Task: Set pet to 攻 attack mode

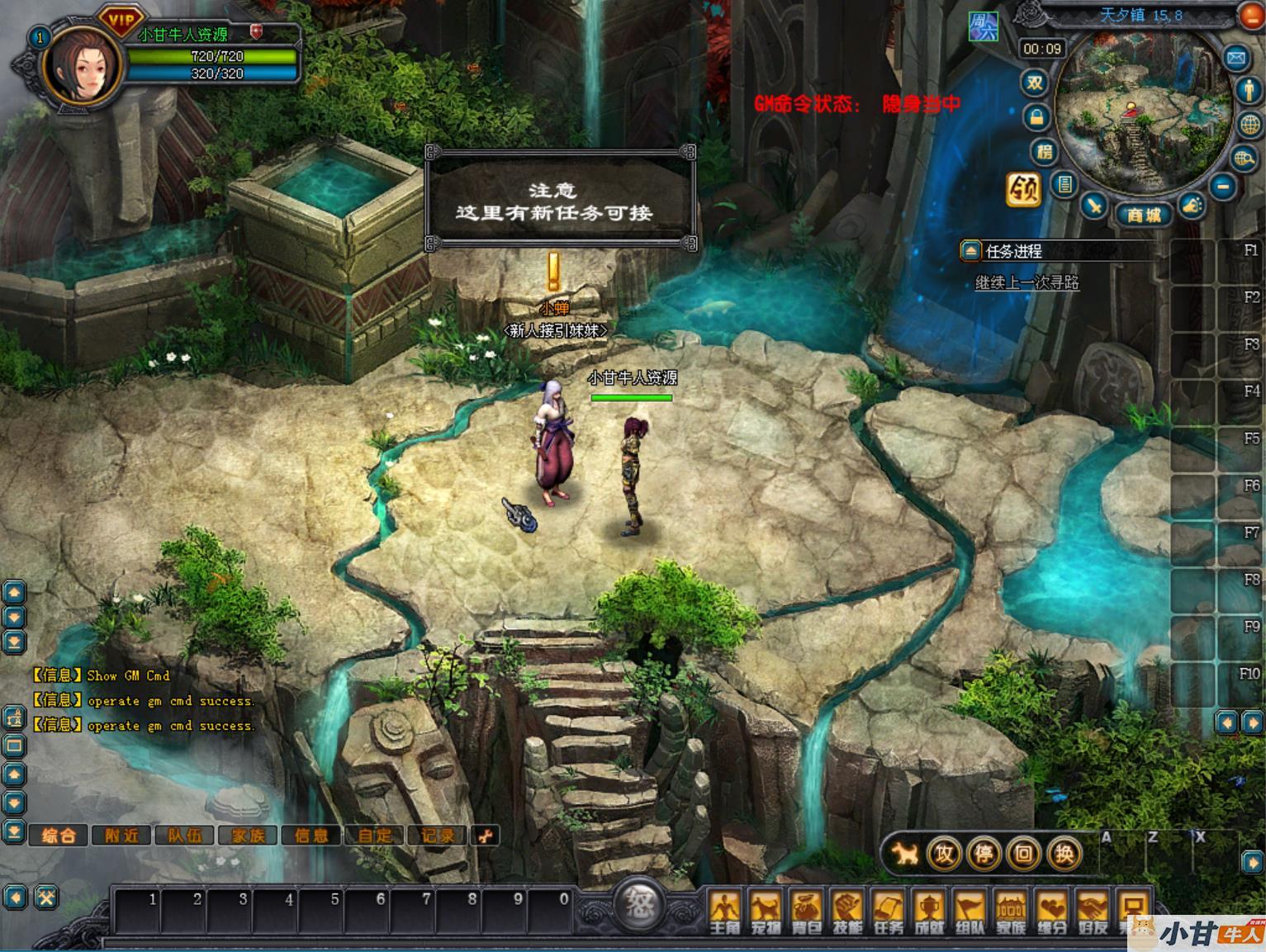Action: coord(944,854)
